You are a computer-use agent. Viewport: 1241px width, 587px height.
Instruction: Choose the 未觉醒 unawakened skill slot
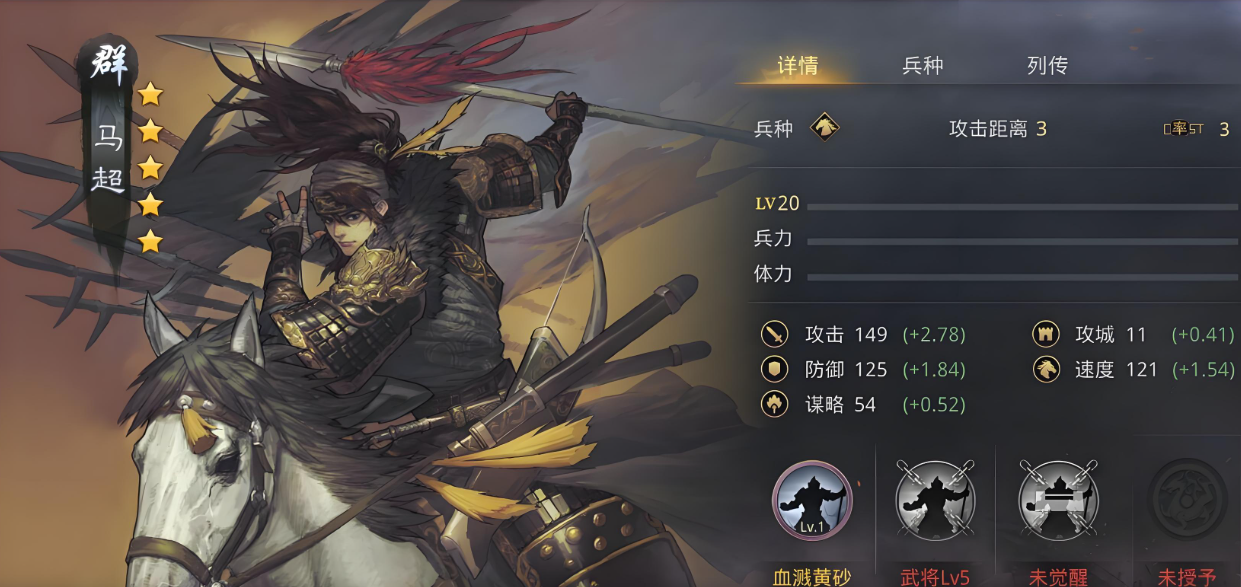click(1058, 500)
